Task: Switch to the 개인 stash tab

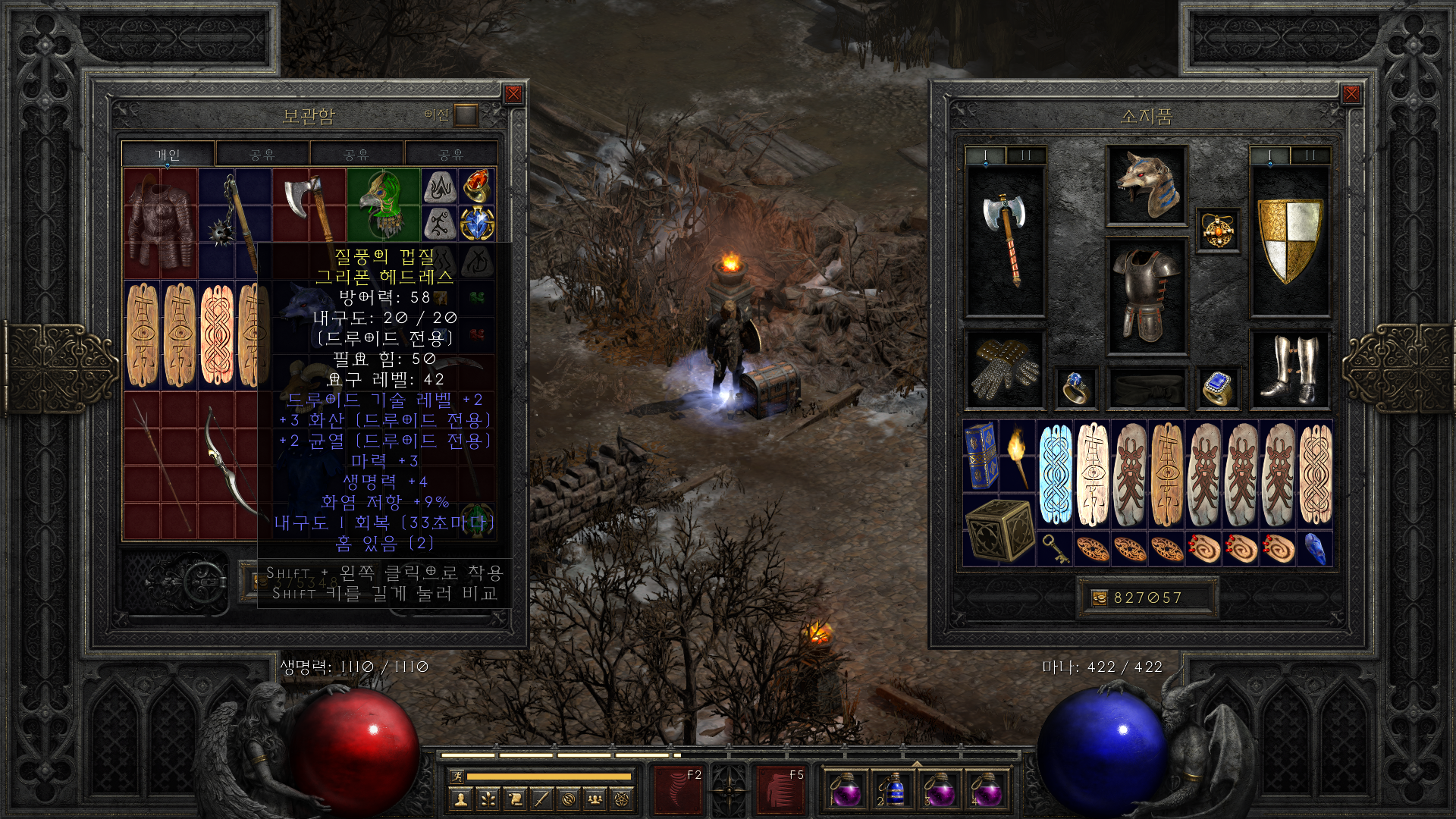Action: coord(168,155)
